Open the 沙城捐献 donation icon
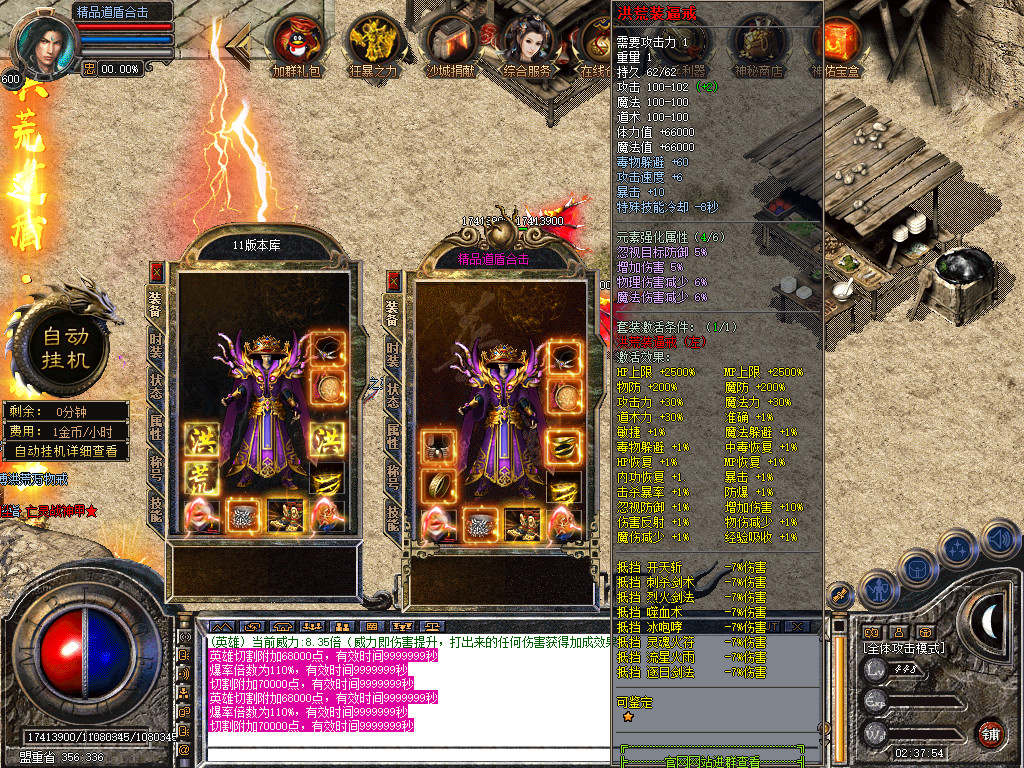 452,42
